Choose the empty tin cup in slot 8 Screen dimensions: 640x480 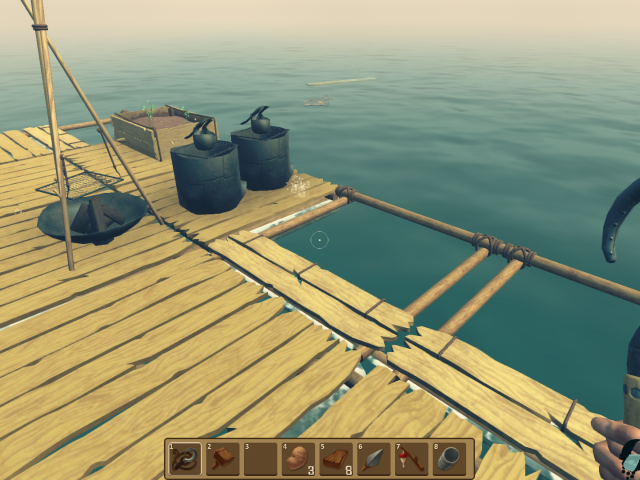(449, 459)
